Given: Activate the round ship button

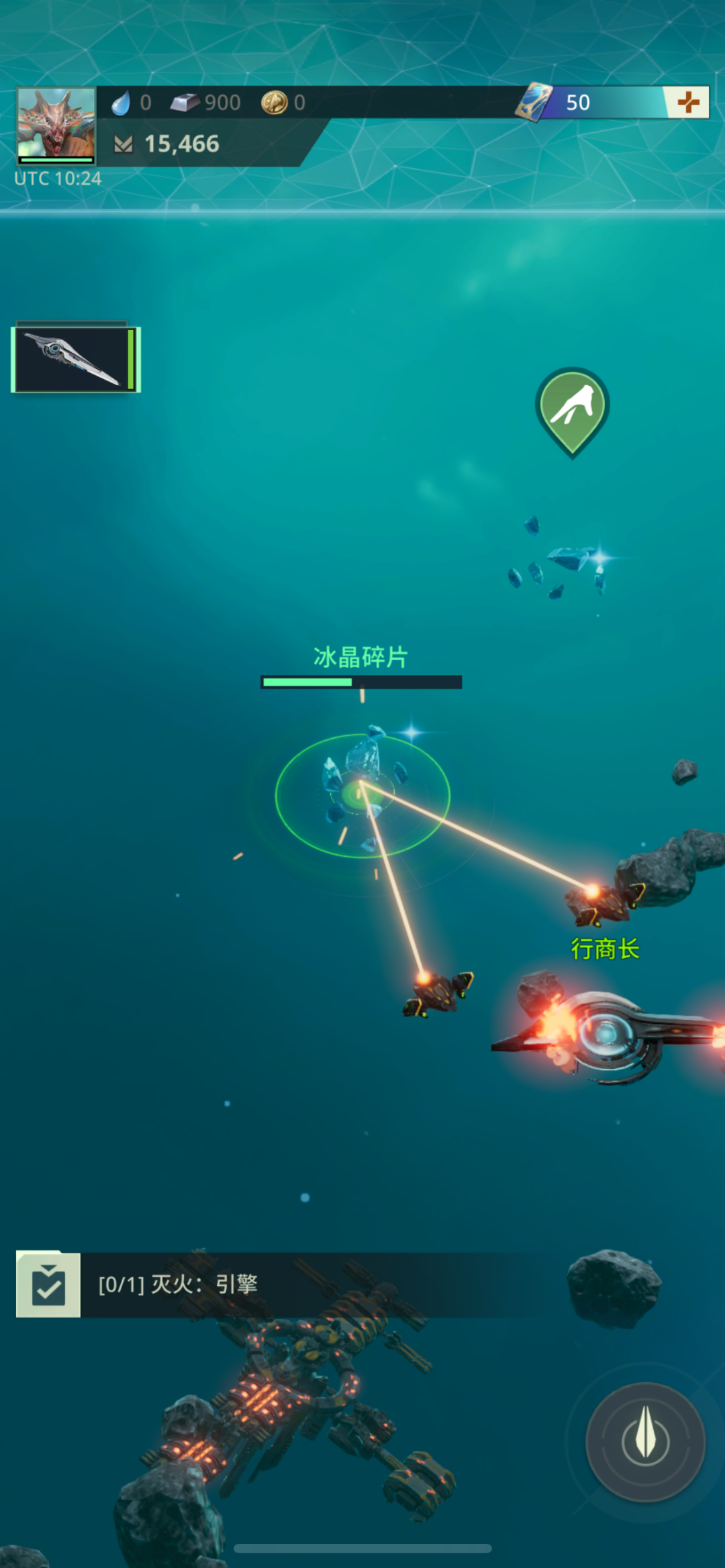Looking at the screenshot, I should coord(646,1441).
